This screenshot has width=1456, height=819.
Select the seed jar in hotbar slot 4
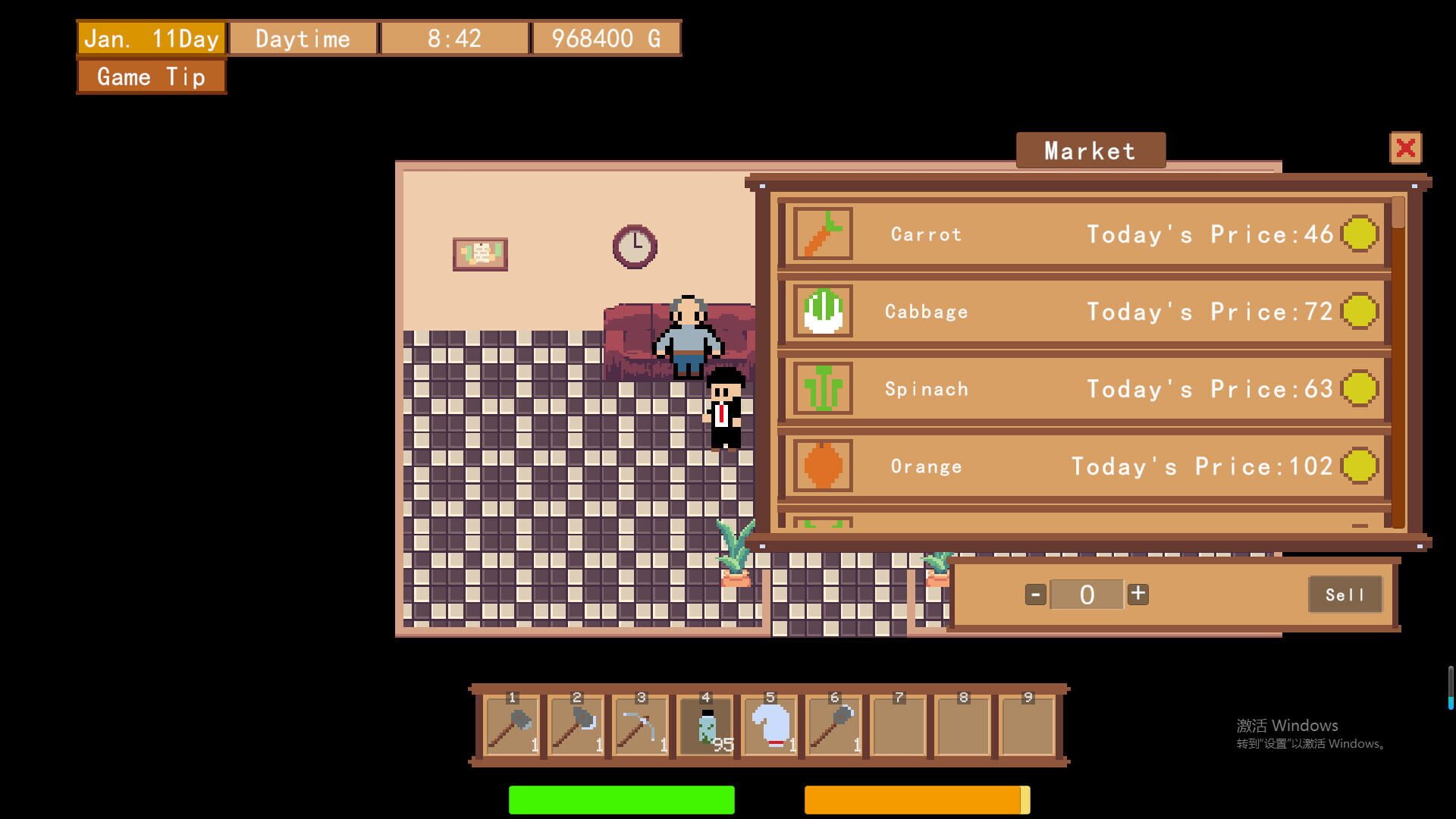705,726
